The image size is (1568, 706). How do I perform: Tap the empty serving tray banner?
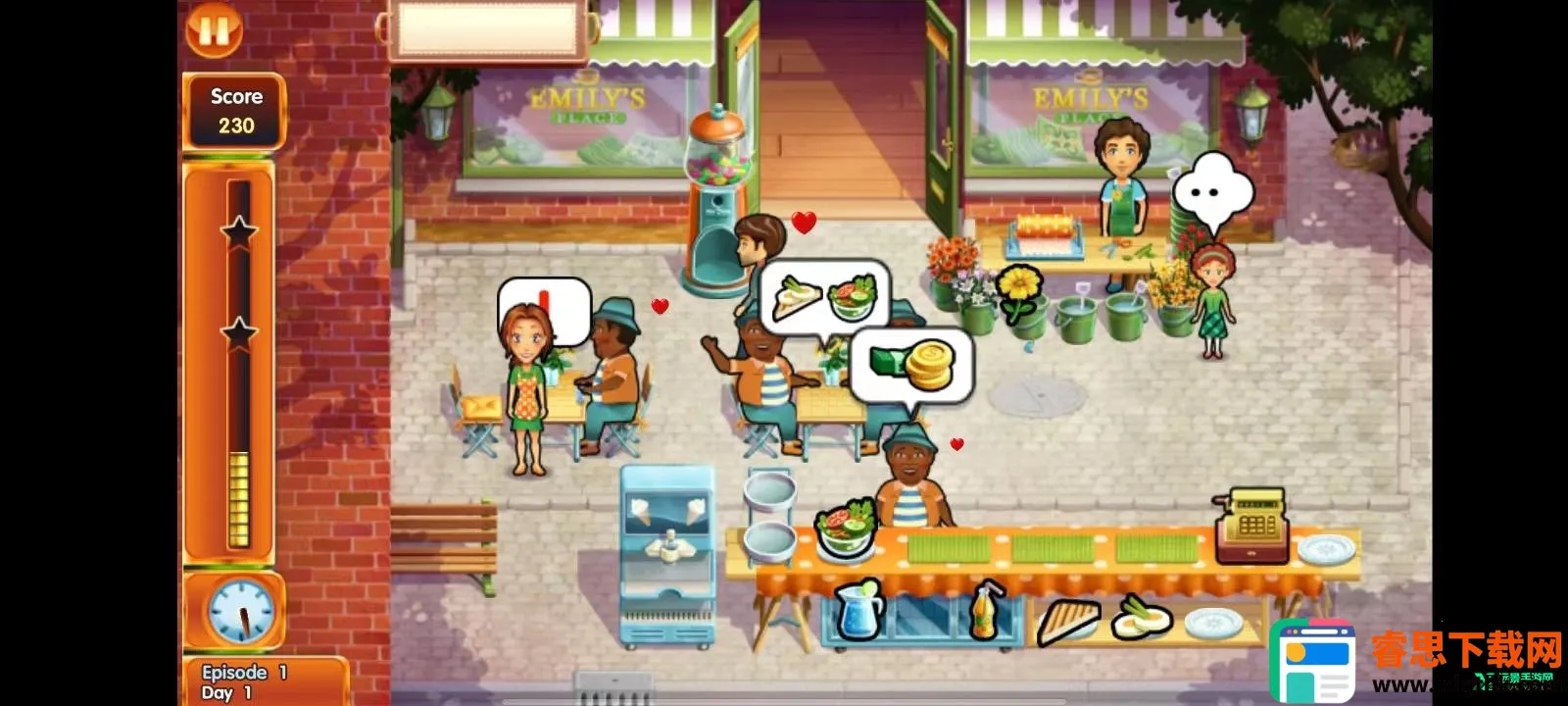[x=487, y=29]
